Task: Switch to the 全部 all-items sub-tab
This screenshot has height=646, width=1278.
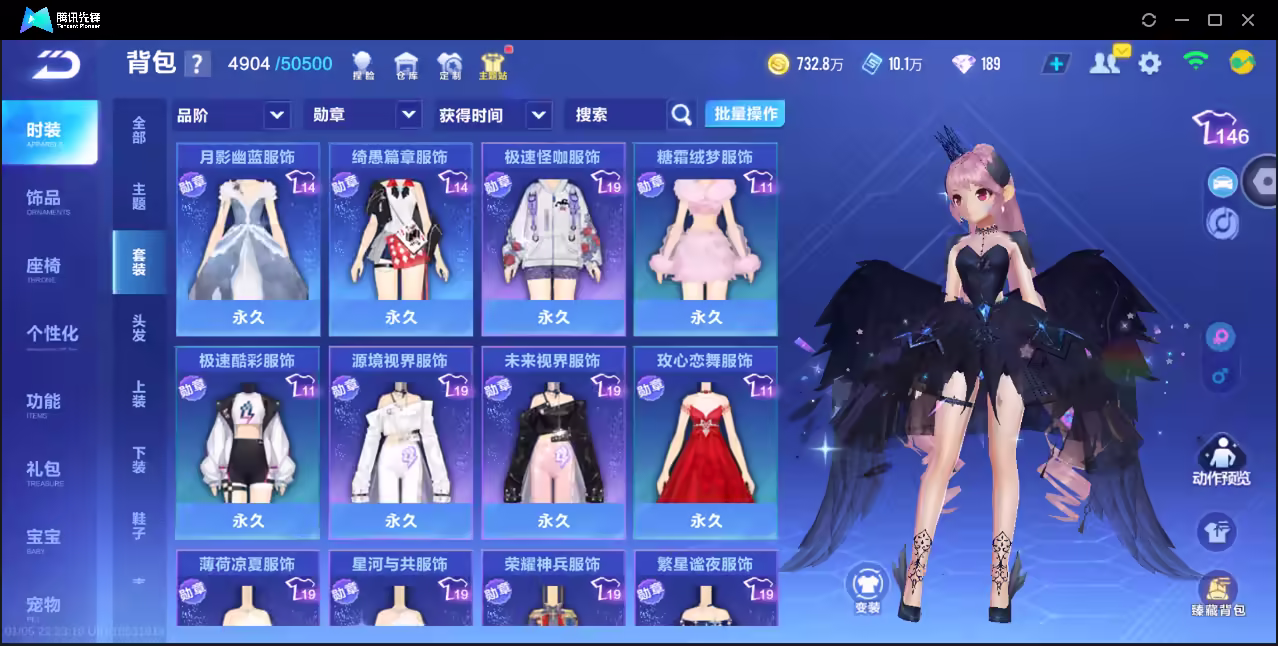Action: click(139, 130)
